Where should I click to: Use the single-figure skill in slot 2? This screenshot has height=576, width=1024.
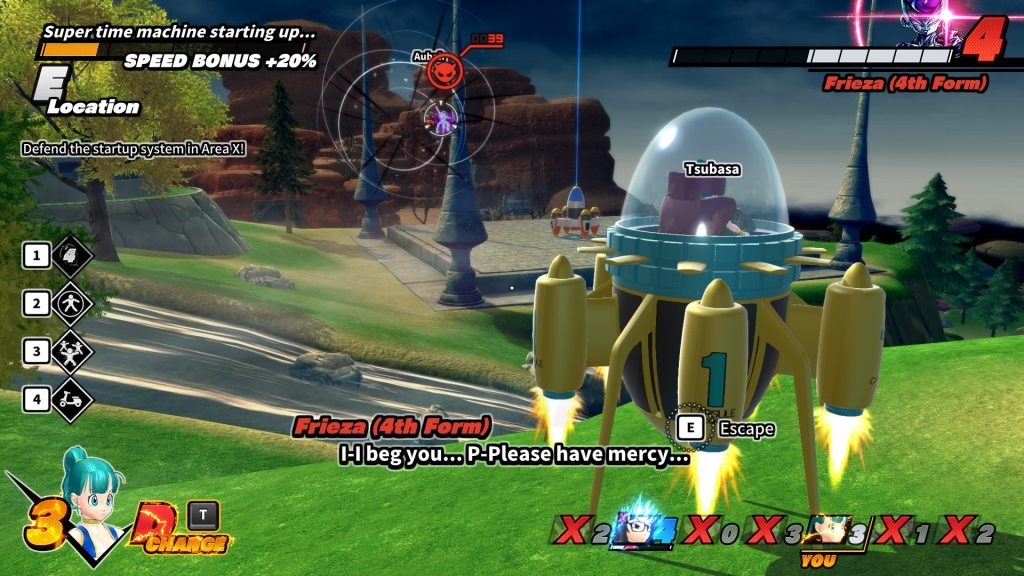coord(71,303)
